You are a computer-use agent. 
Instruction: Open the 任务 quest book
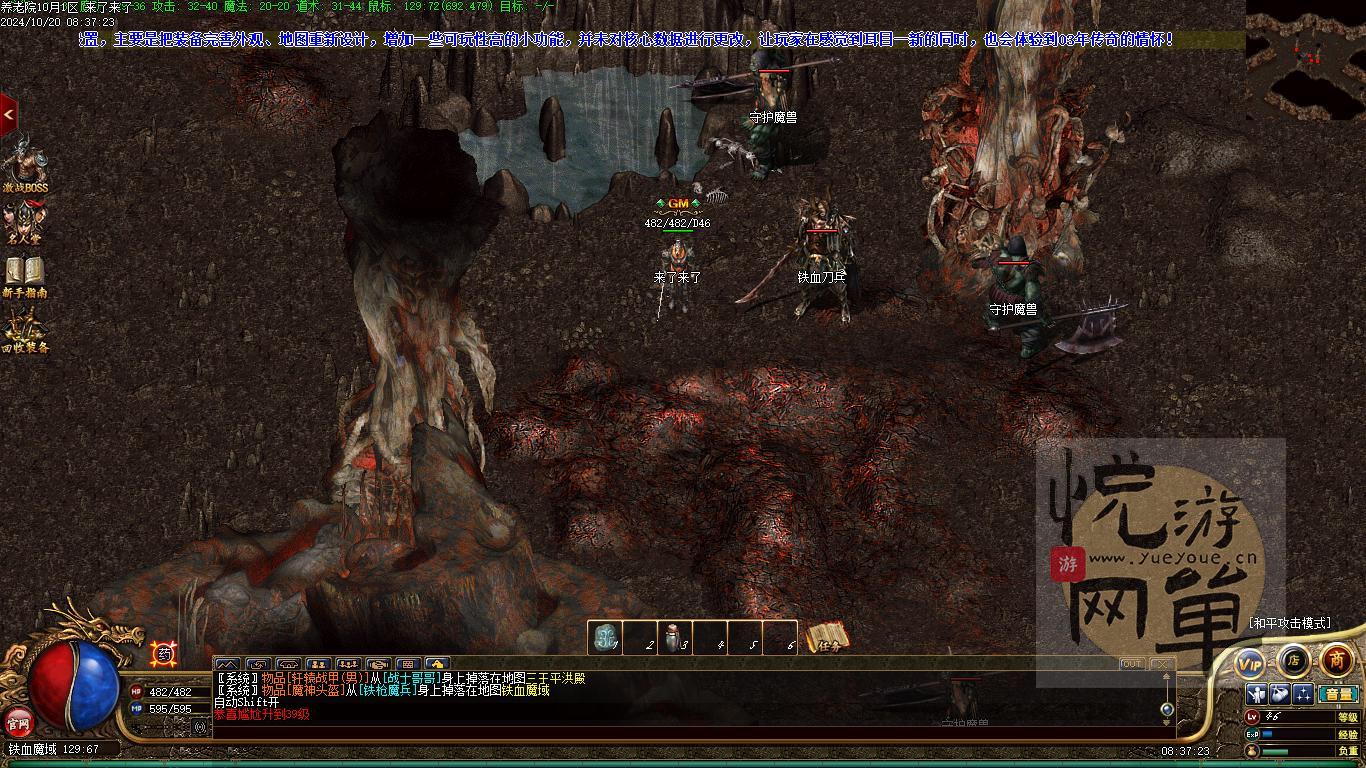click(828, 638)
